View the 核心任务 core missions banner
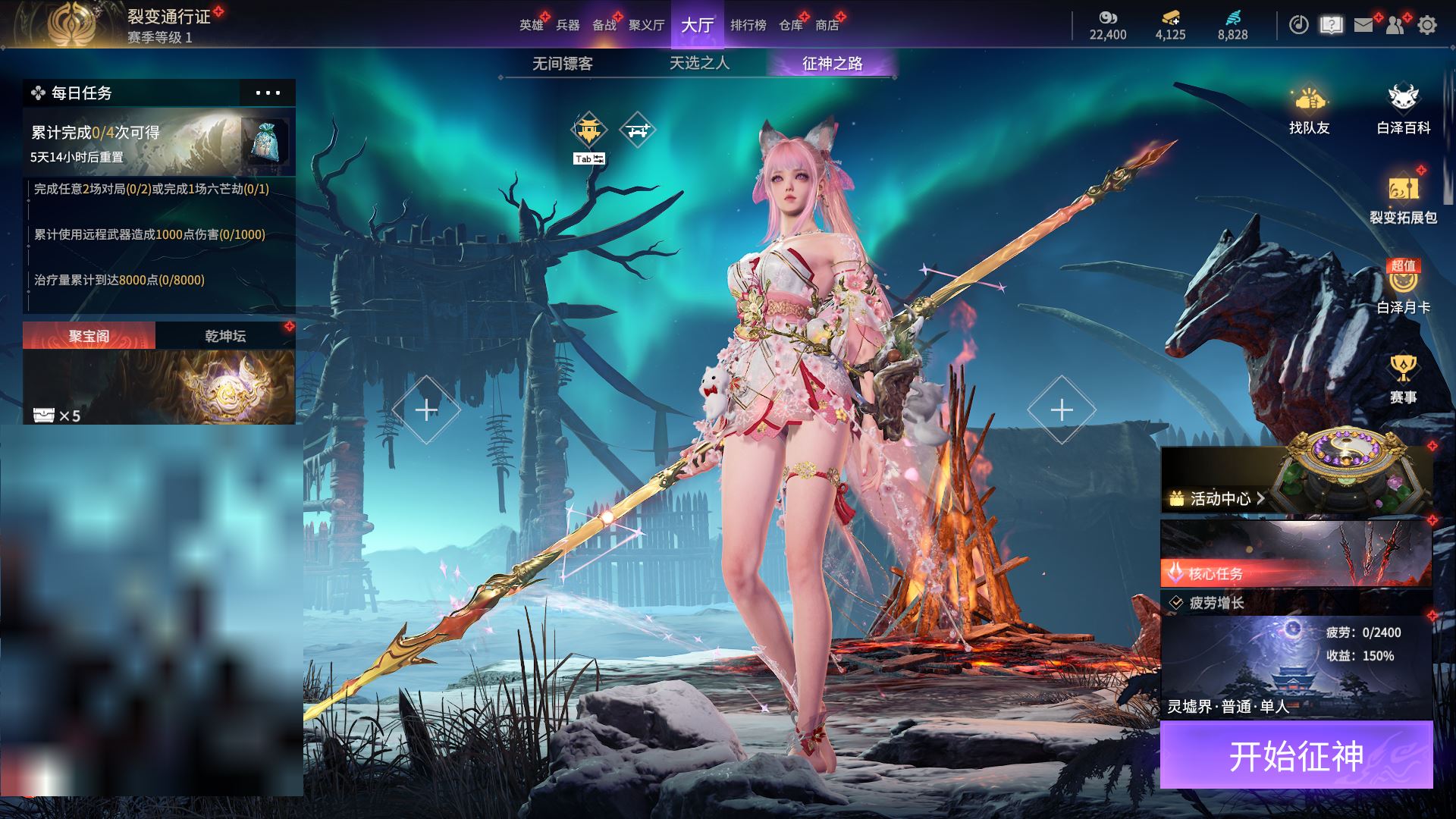 pyautogui.click(x=1296, y=555)
